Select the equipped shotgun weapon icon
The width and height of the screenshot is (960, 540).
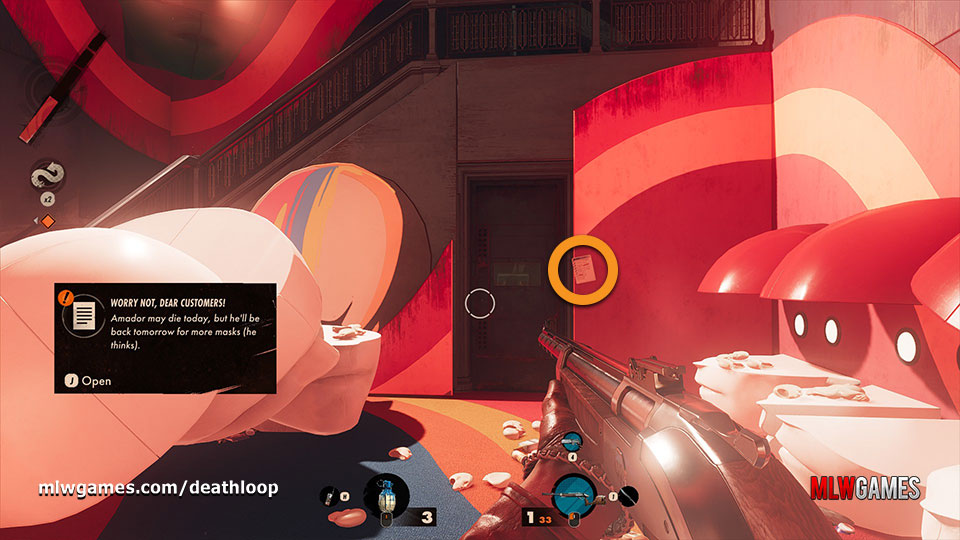pyautogui.click(x=574, y=495)
